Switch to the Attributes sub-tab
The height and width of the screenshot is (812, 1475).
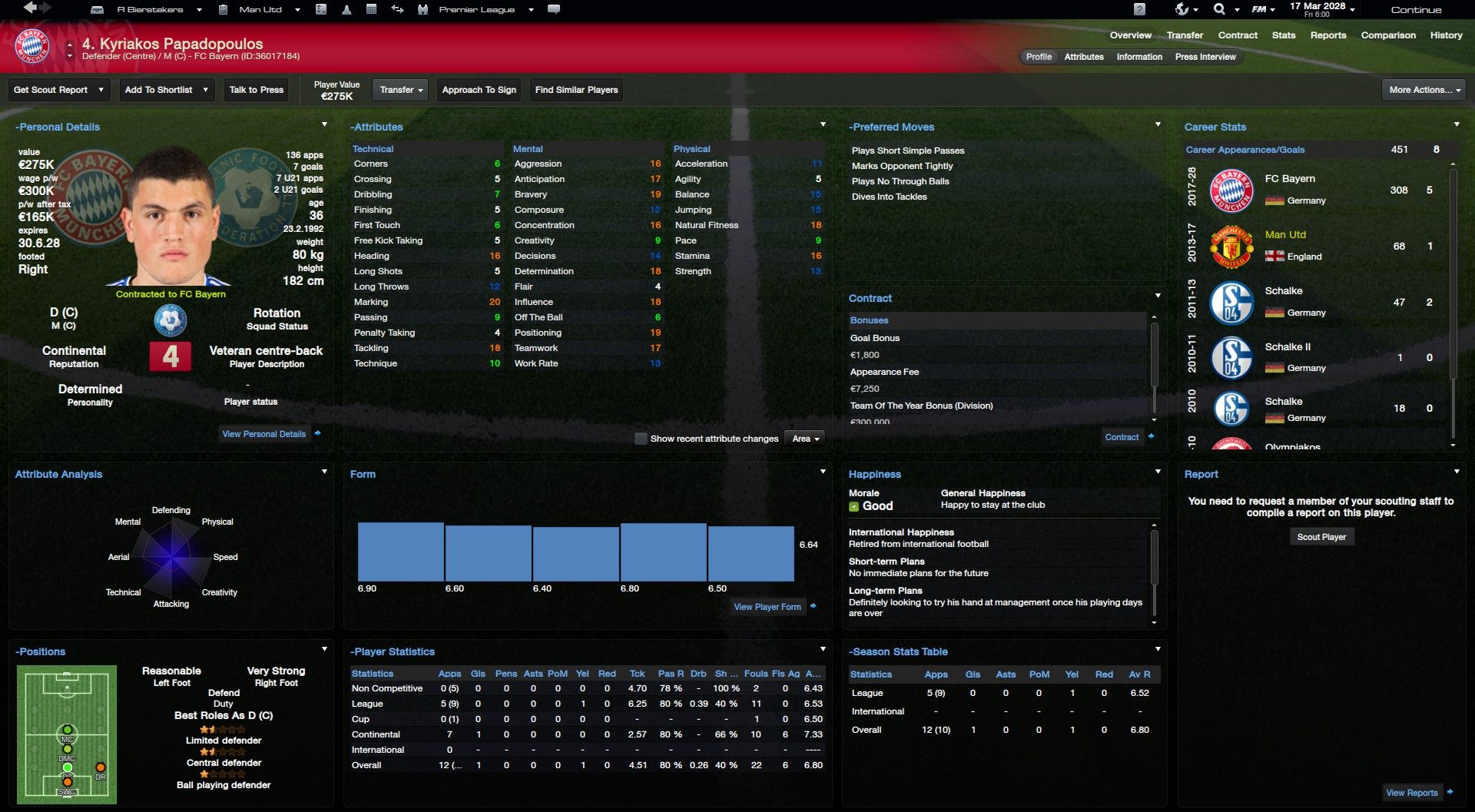click(1083, 57)
